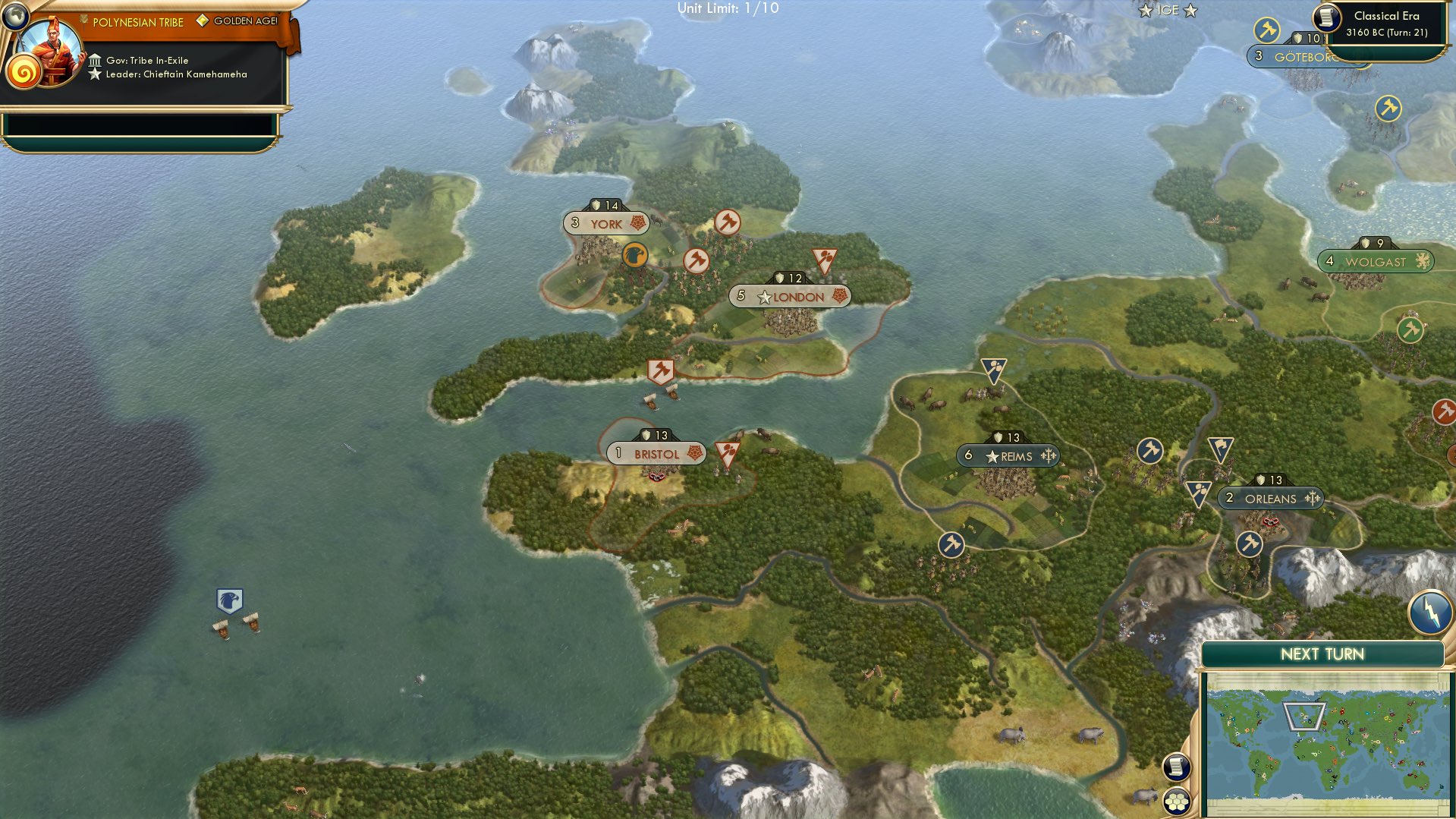Image resolution: width=1456 pixels, height=819 pixels.
Task: Click the Golden Age icon in the Polynesian banner
Action: 201,22
